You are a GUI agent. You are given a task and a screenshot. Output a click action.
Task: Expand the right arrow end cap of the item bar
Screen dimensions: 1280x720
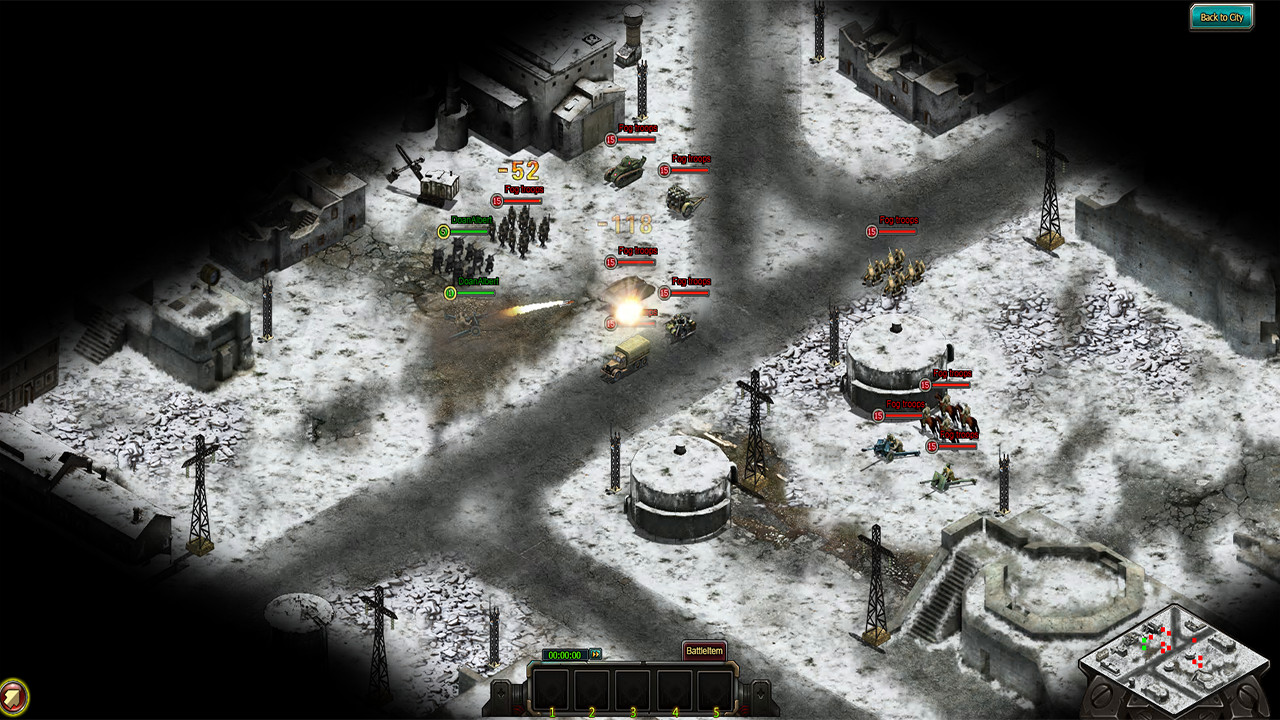(x=760, y=693)
